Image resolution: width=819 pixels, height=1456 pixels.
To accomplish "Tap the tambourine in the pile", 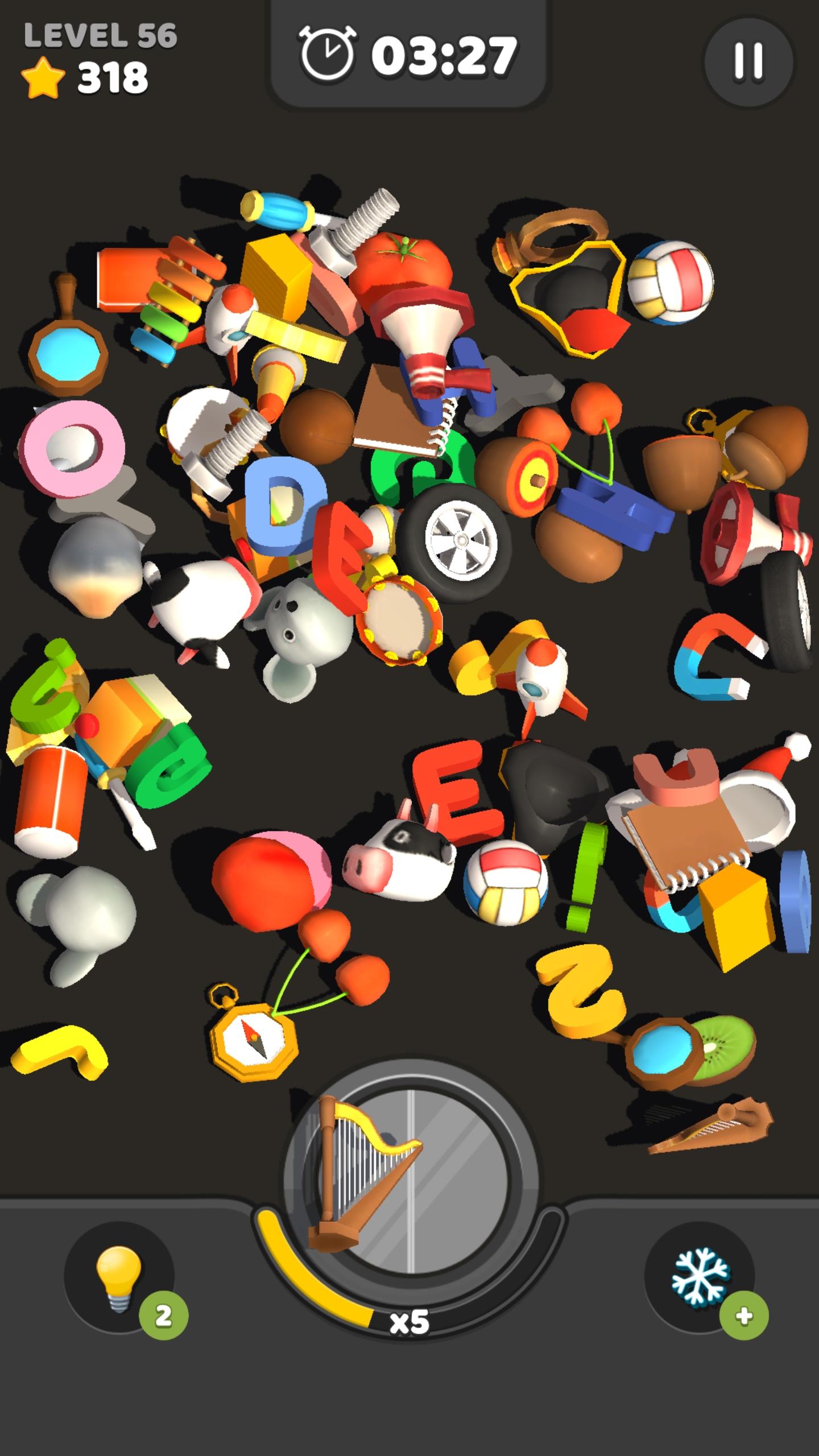I will [398, 620].
